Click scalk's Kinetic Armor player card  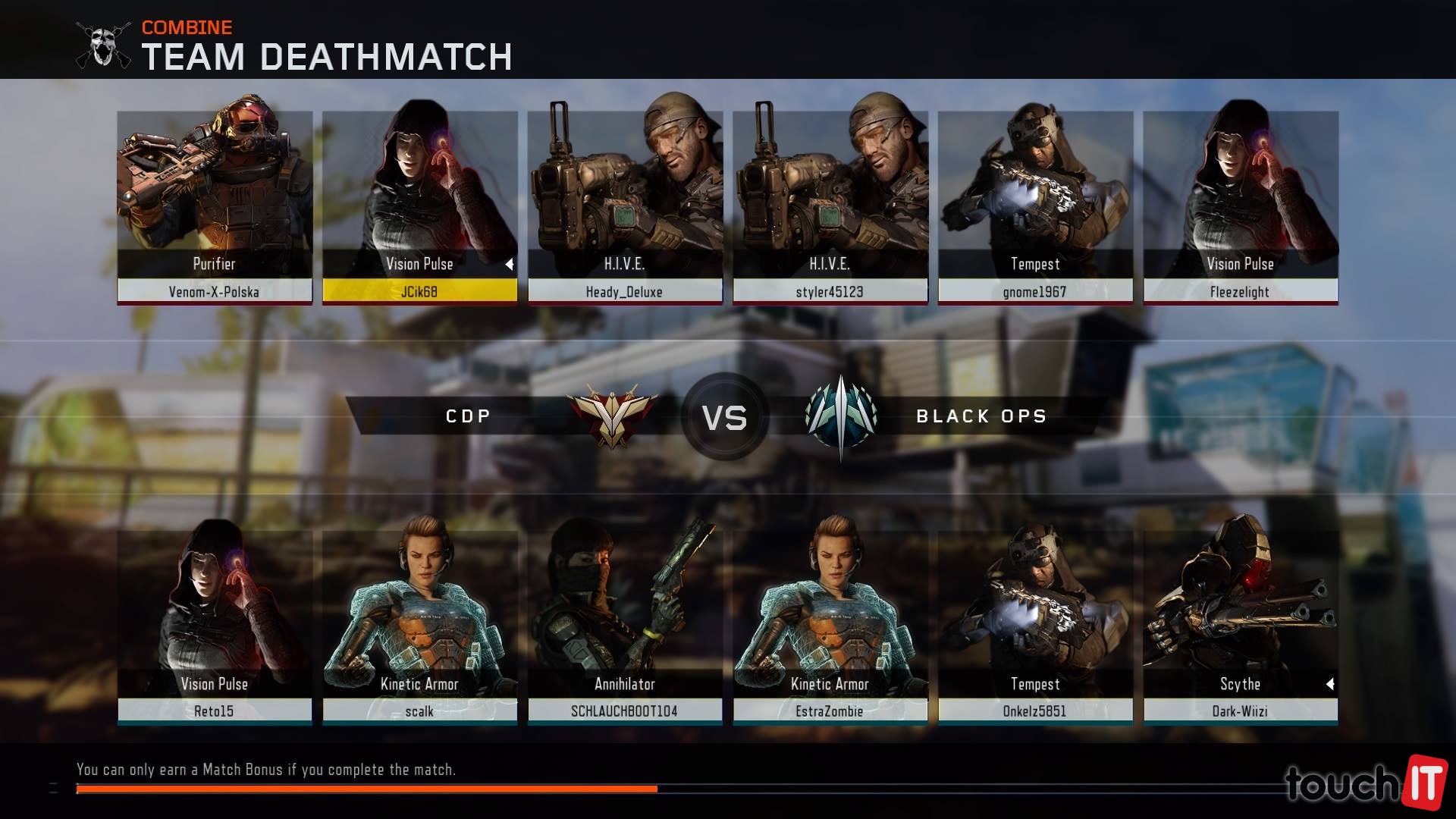(x=419, y=626)
